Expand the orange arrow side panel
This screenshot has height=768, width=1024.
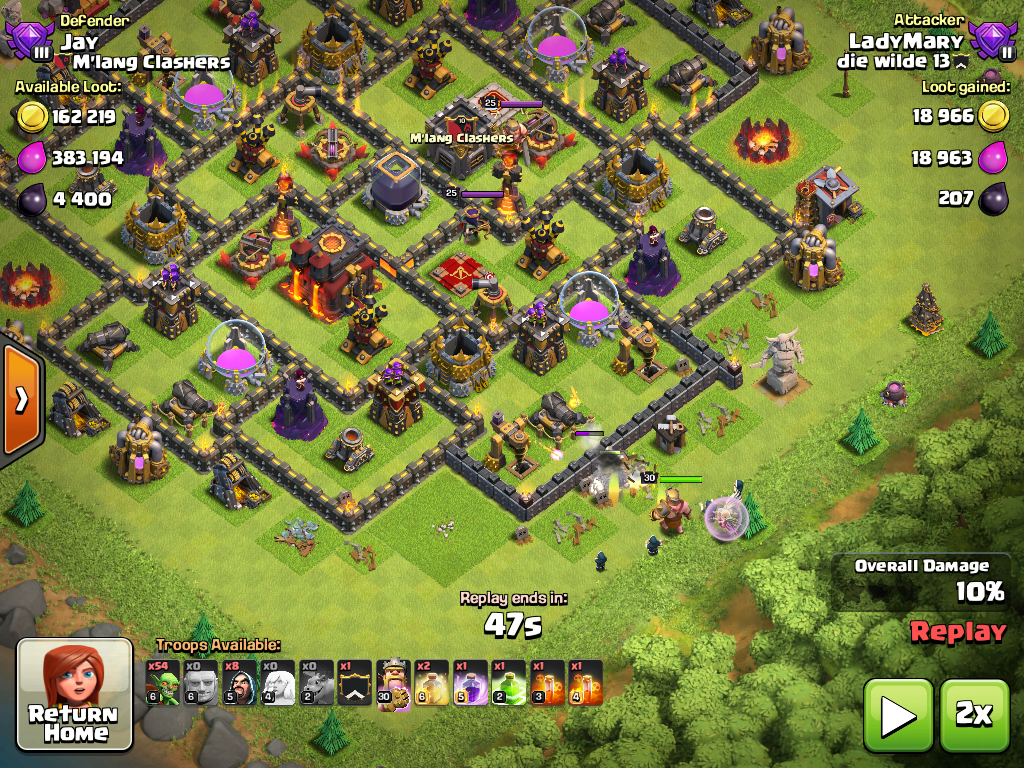(x=20, y=400)
